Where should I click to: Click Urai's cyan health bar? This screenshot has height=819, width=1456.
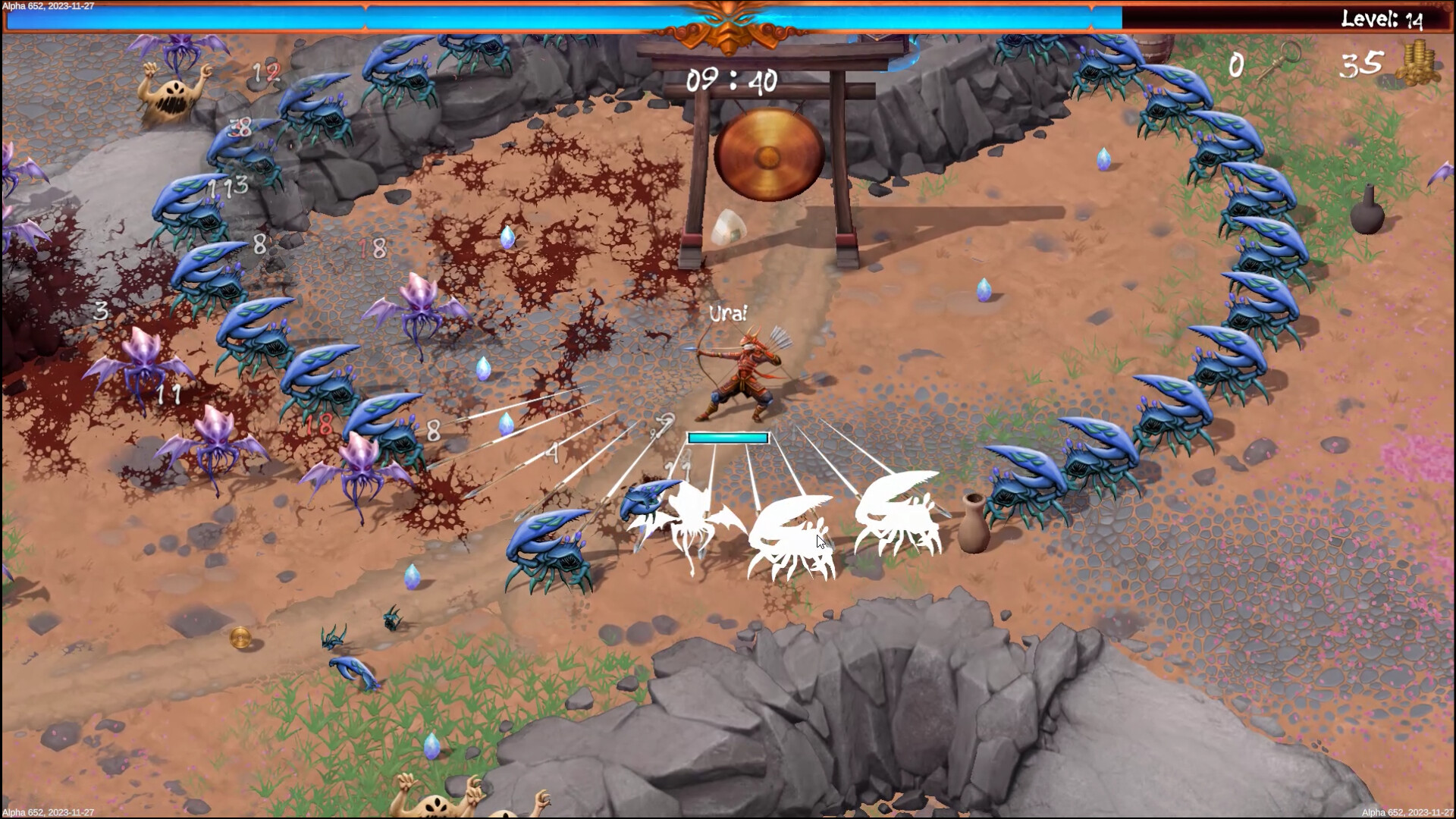pyautogui.click(x=726, y=438)
